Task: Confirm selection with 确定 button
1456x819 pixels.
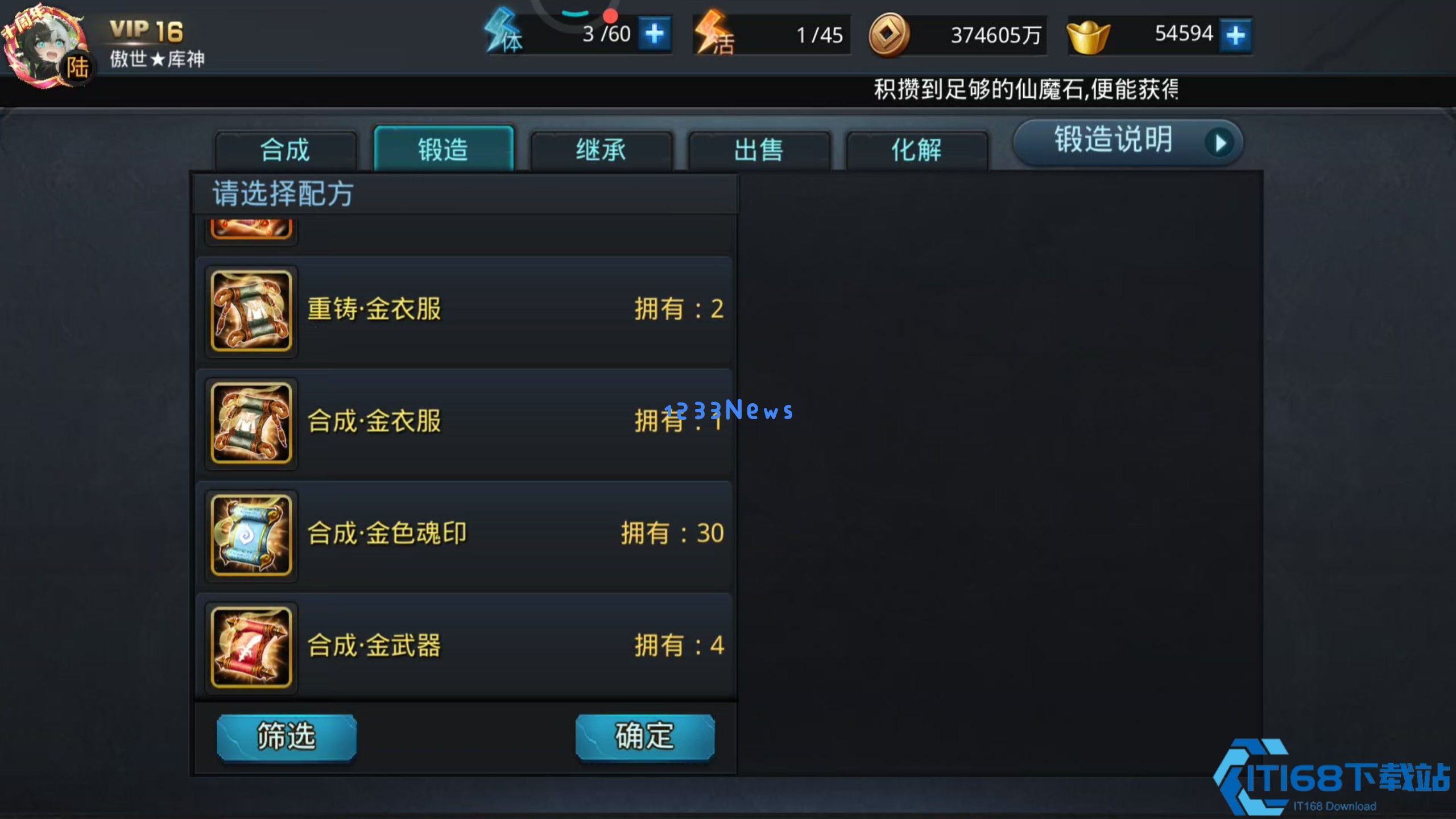Action: 646,737
